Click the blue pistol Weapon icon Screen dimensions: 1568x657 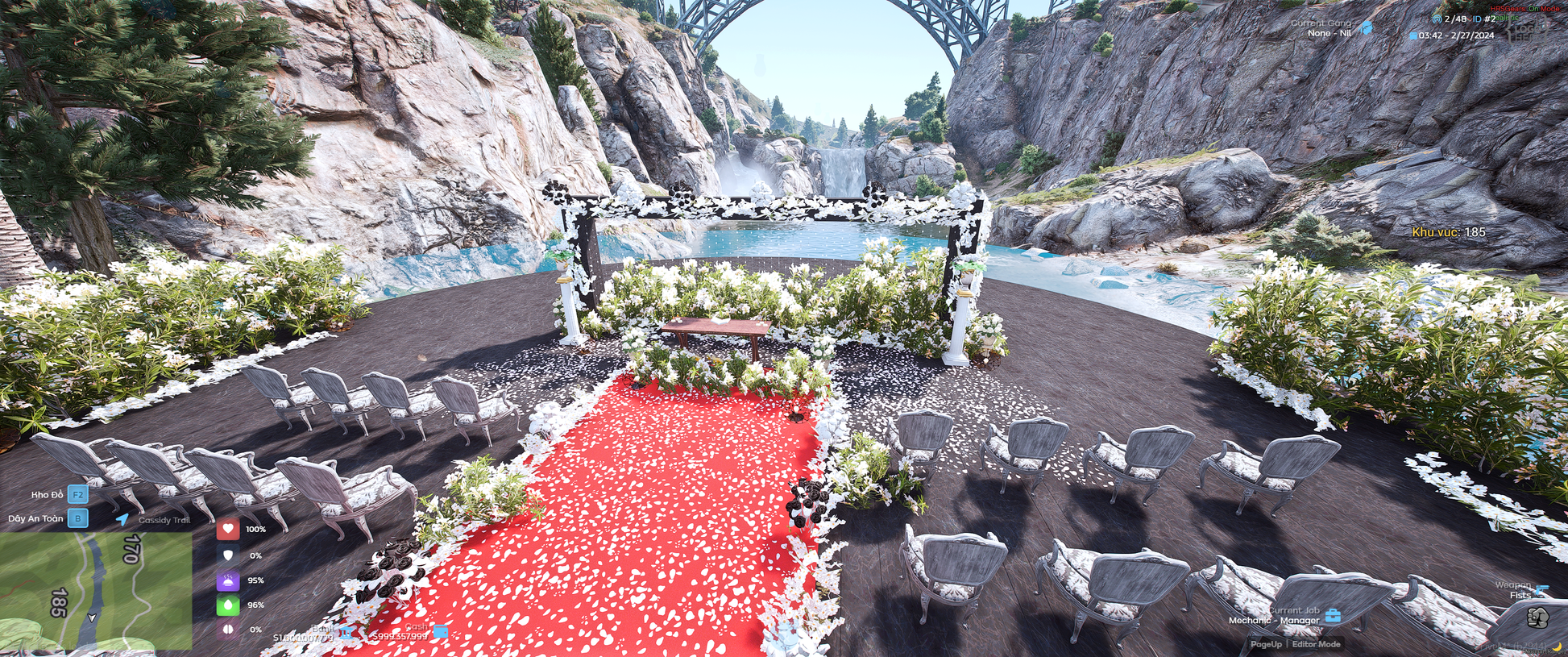pos(1541,590)
